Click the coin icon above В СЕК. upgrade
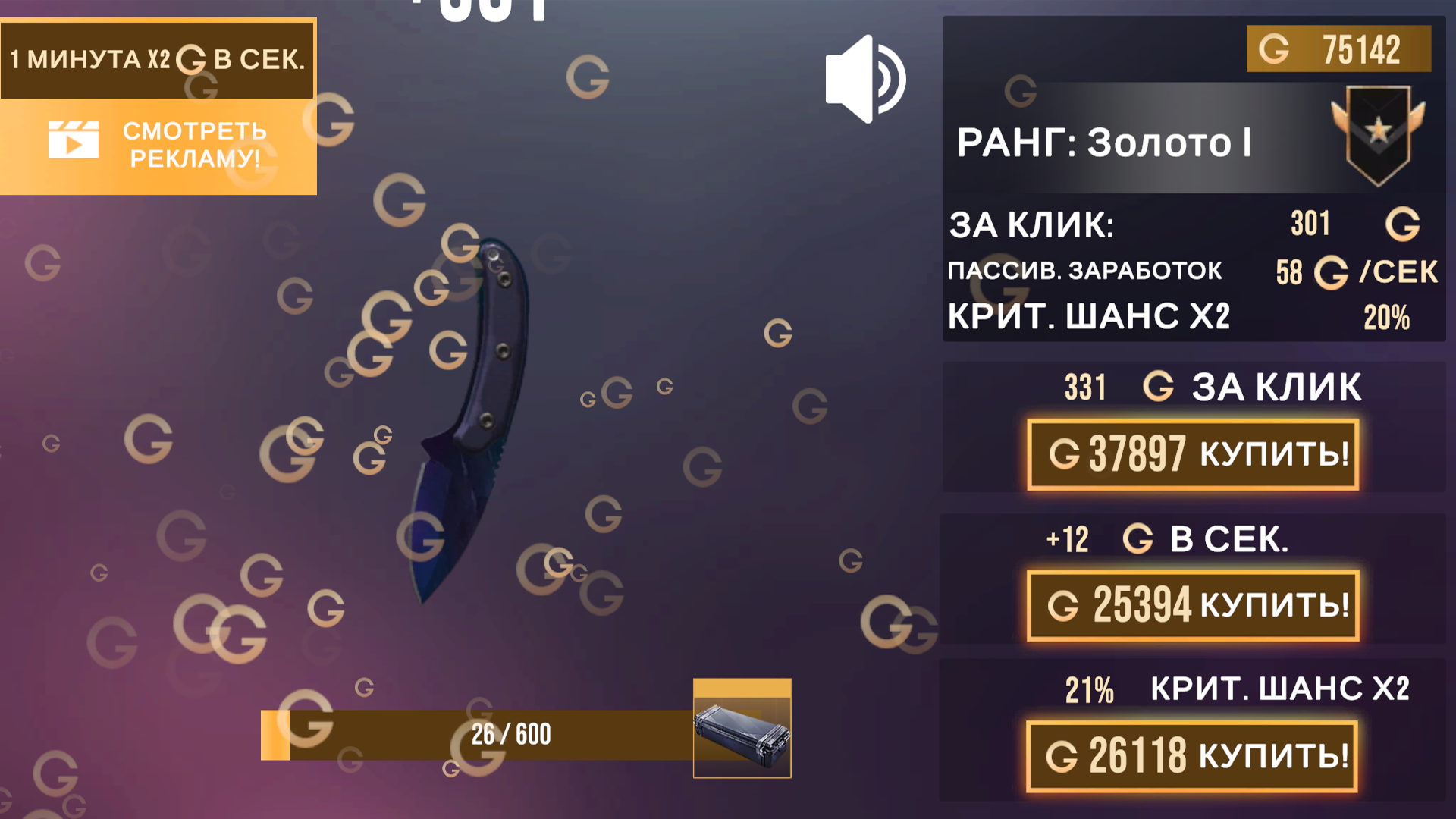Screen dimensions: 1456x819 [x=1139, y=540]
